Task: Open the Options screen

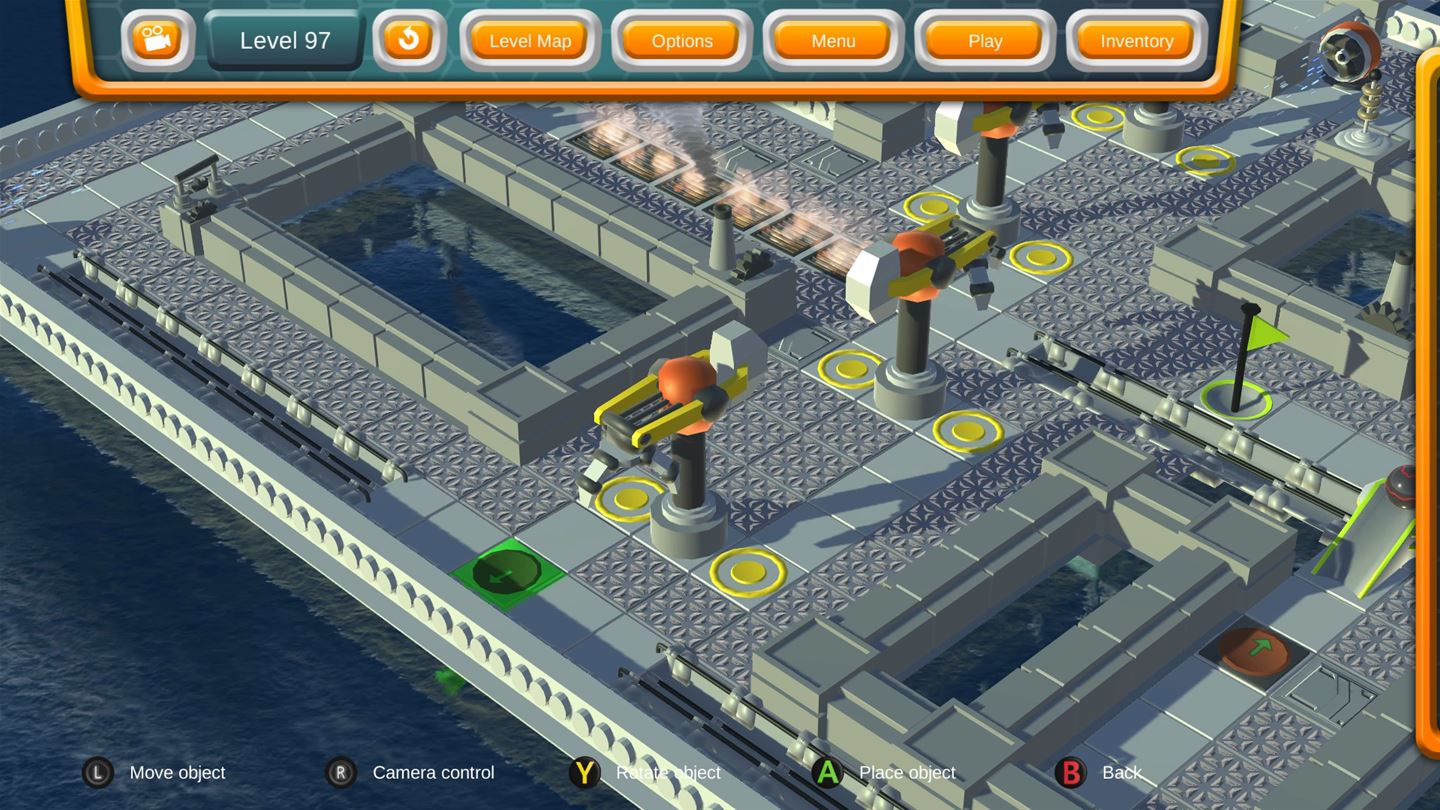Action: pyautogui.click(x=681, y=41)
